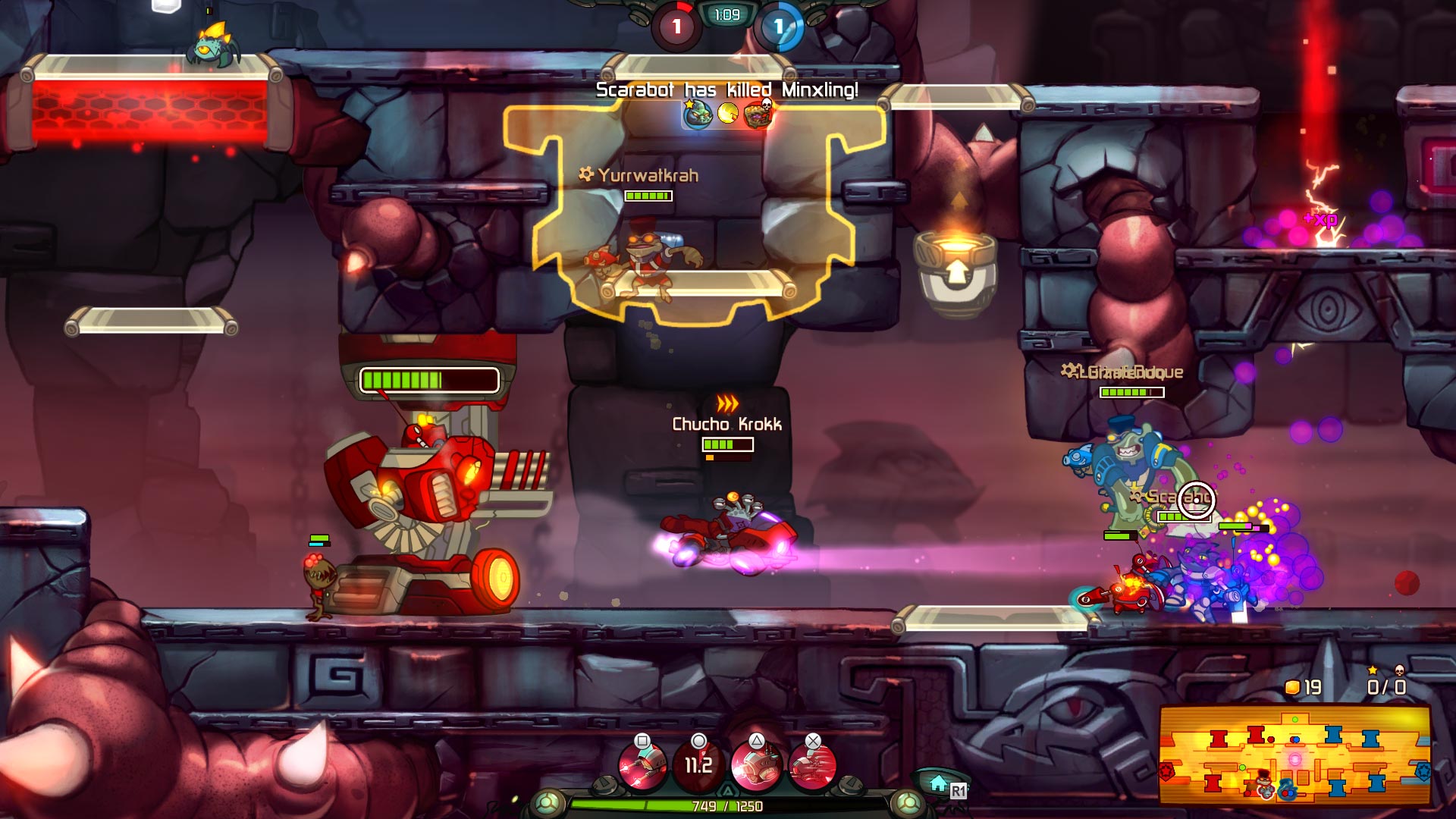
Task: Click the red base hexagon on the minimap
Action: (x=1166, y=773)
